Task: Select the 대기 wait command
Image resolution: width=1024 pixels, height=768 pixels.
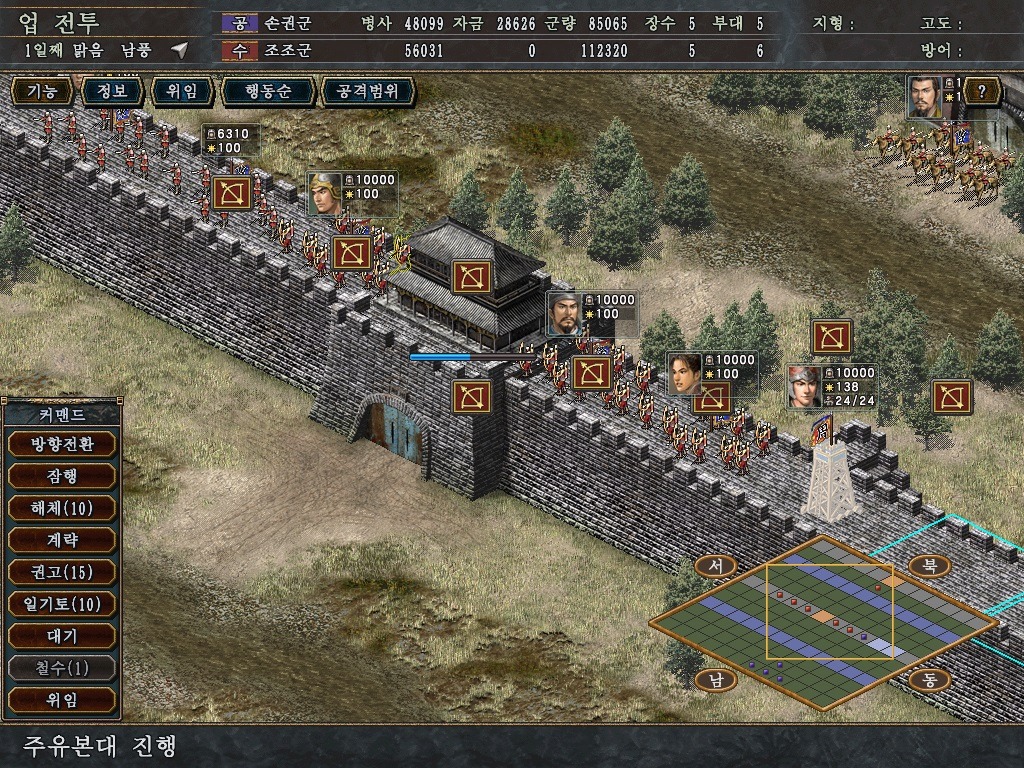Action: coord(61,636)
